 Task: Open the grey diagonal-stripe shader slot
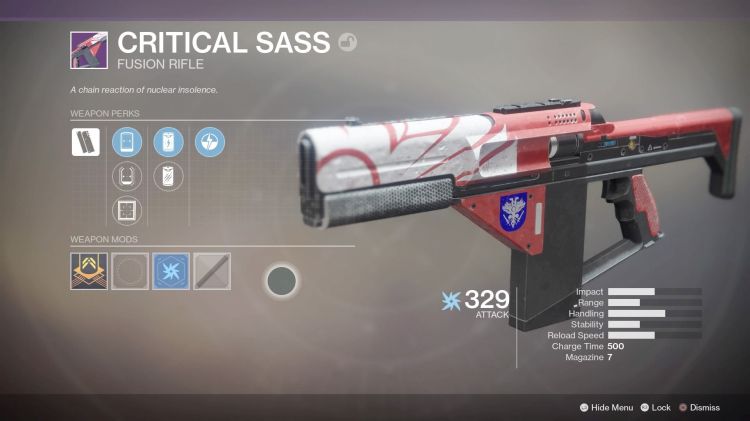(x=211, y=270)
